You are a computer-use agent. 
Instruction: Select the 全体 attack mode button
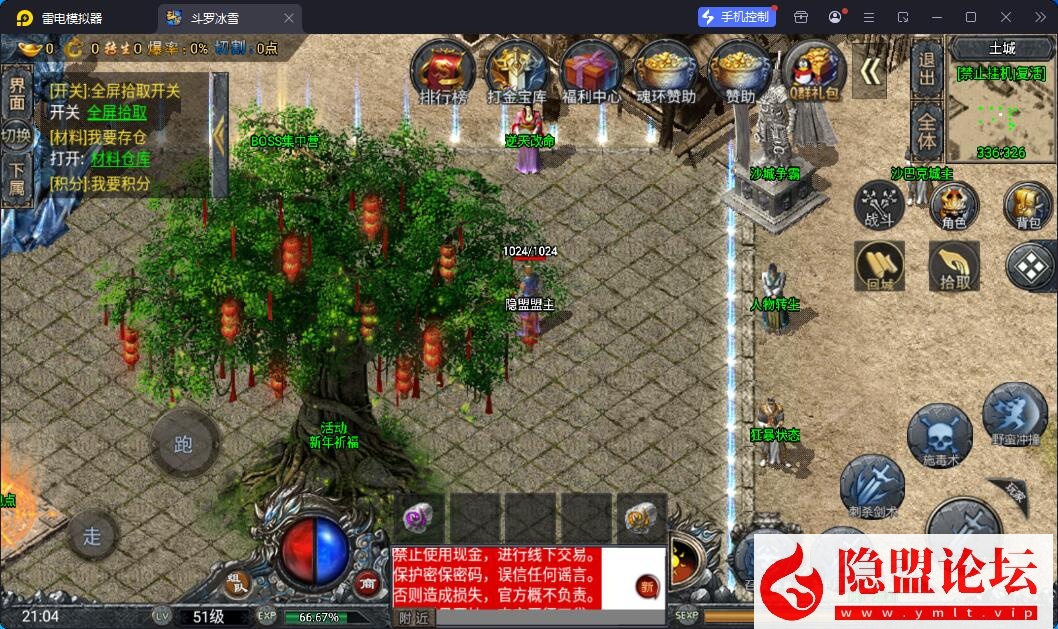[x=927, y=130]
